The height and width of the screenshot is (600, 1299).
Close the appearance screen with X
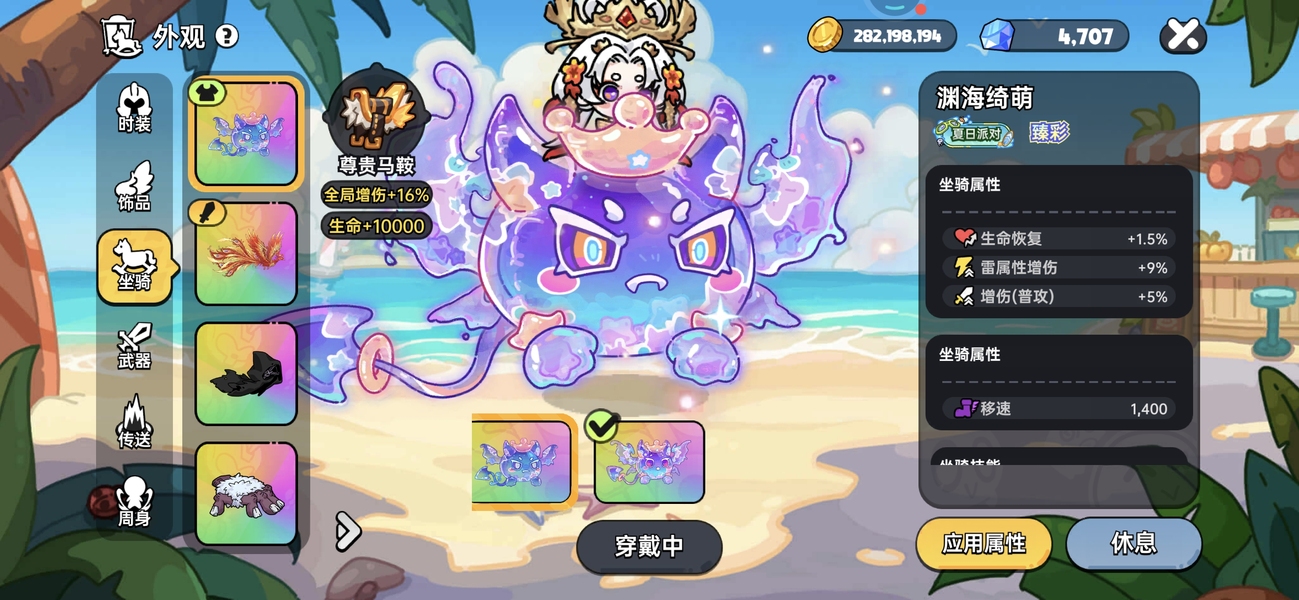click(x=1182, y=36)
